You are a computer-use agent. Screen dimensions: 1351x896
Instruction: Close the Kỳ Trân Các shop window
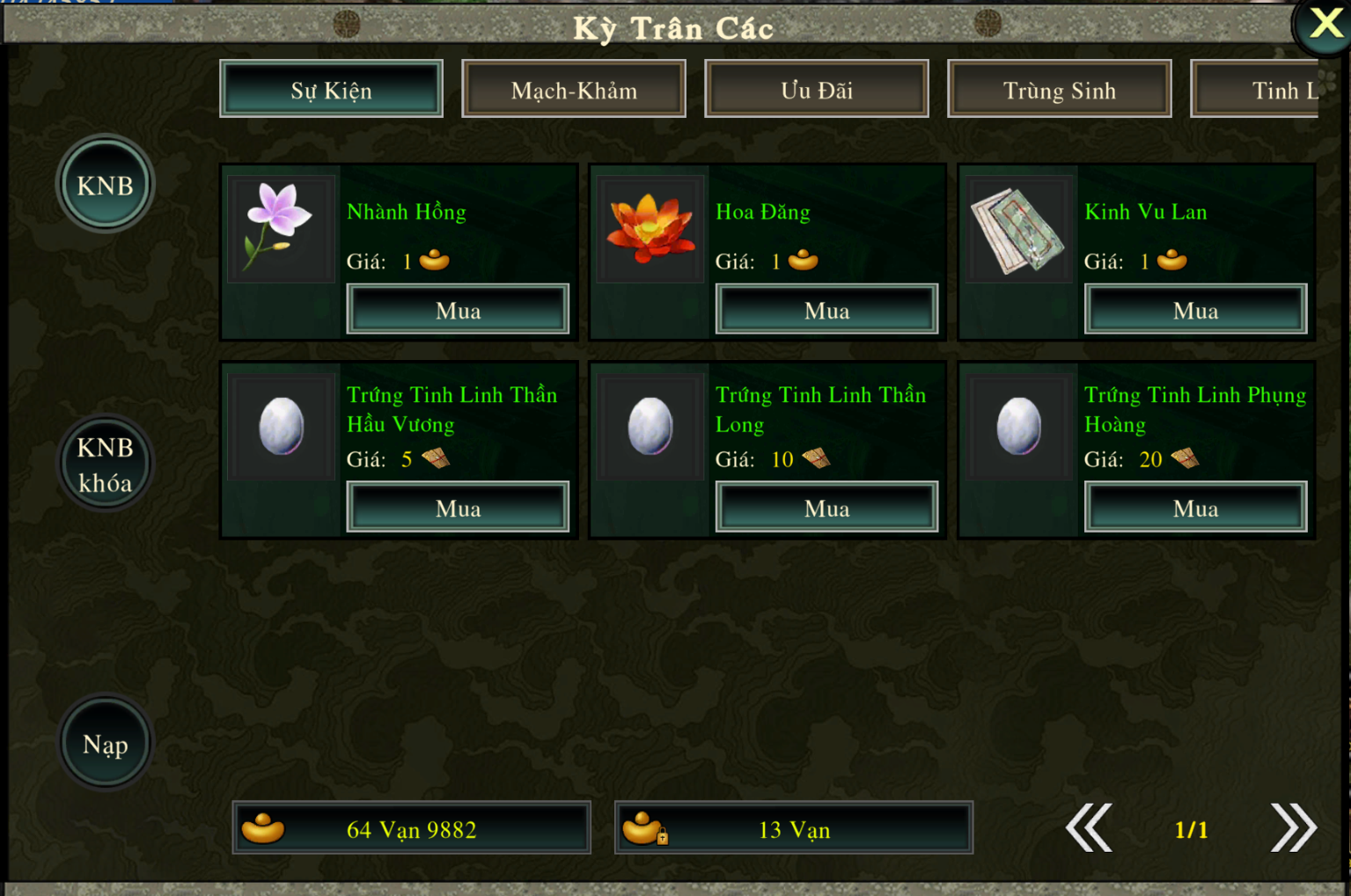(x=1325, y=24)
